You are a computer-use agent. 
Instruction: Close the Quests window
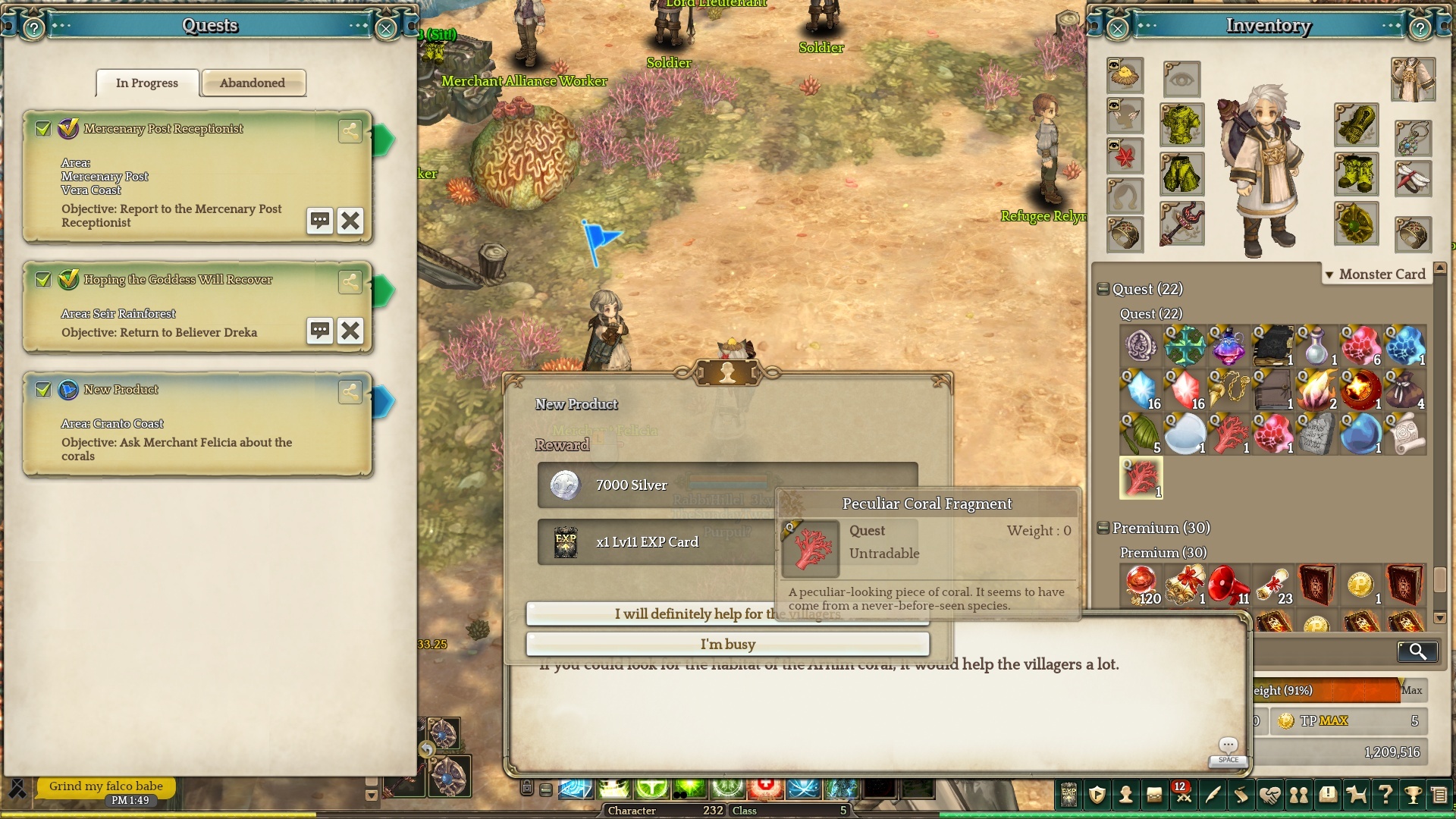click(386, 29)
